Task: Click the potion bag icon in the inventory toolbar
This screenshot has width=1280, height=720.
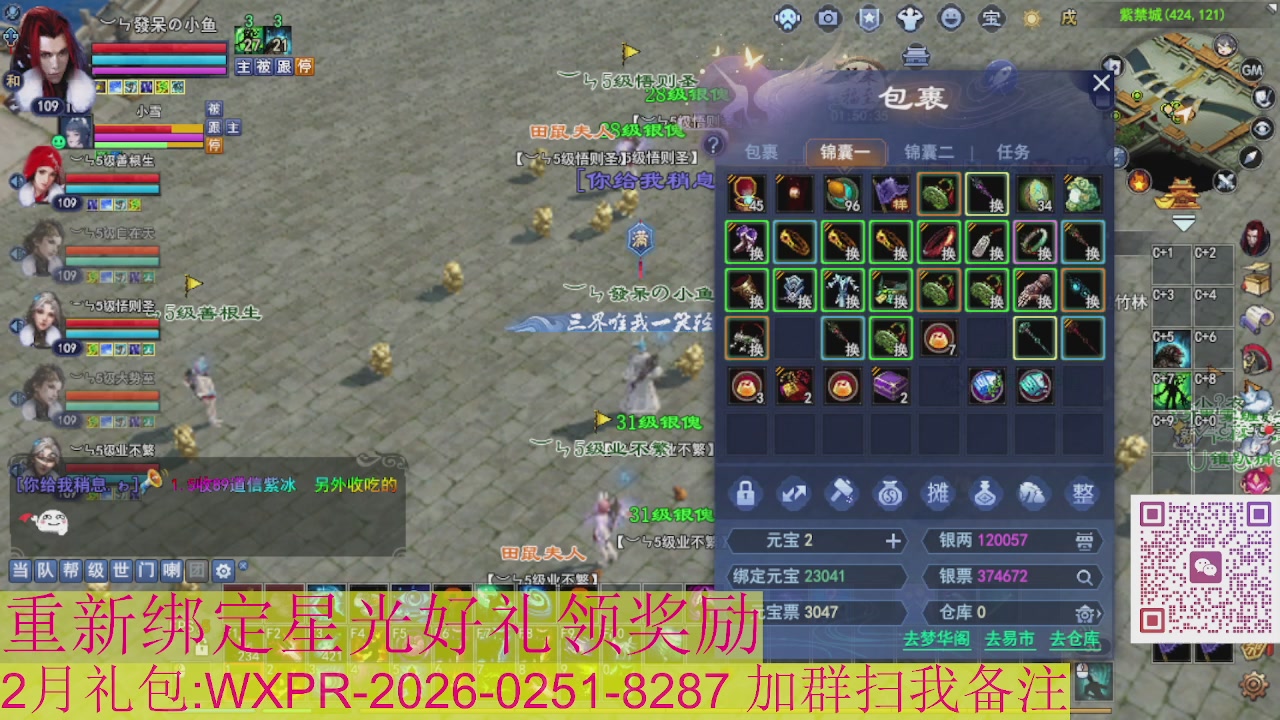Action: pos(985,493)
